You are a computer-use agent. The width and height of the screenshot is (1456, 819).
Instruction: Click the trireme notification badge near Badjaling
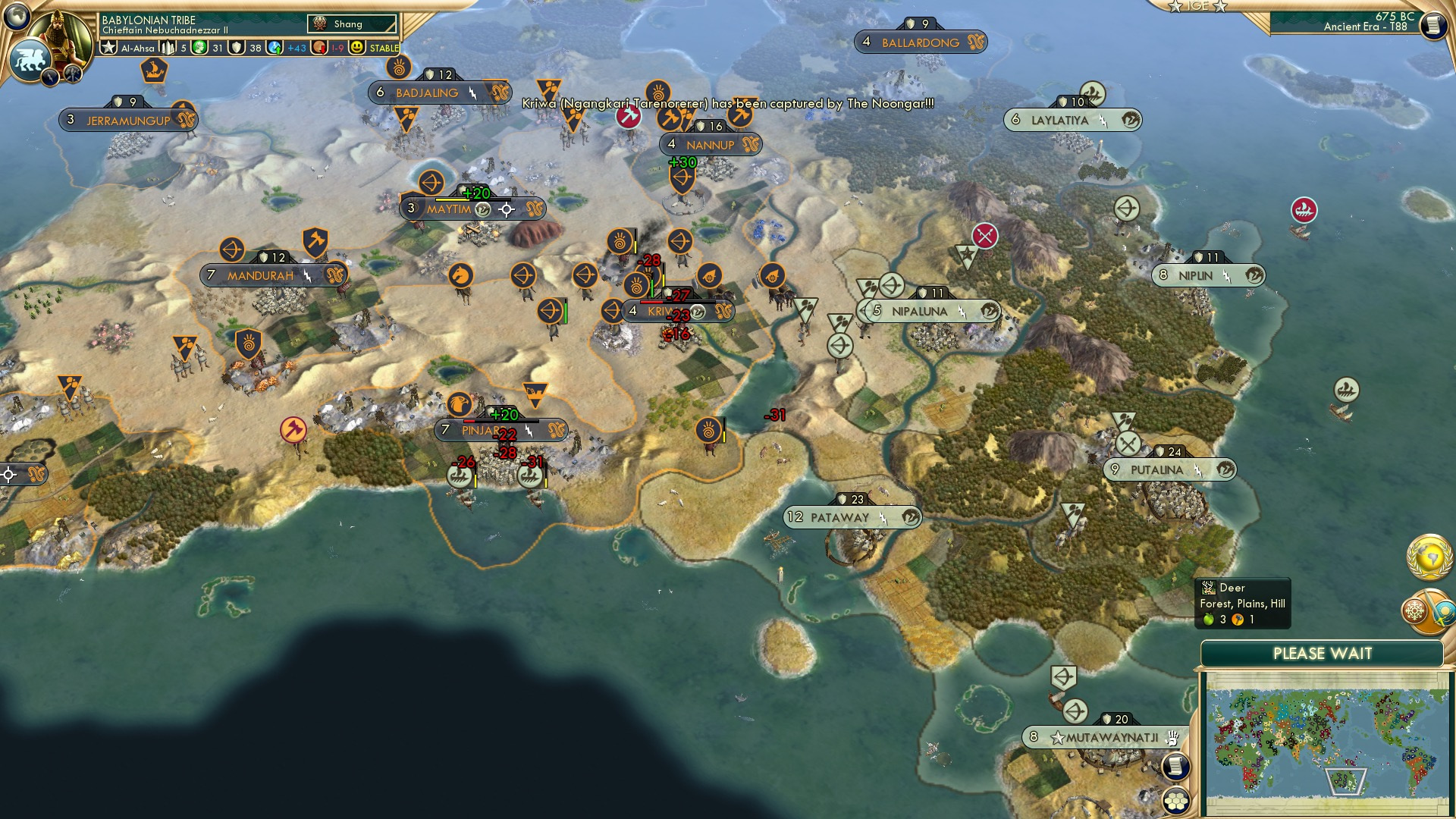coord(154,72)
